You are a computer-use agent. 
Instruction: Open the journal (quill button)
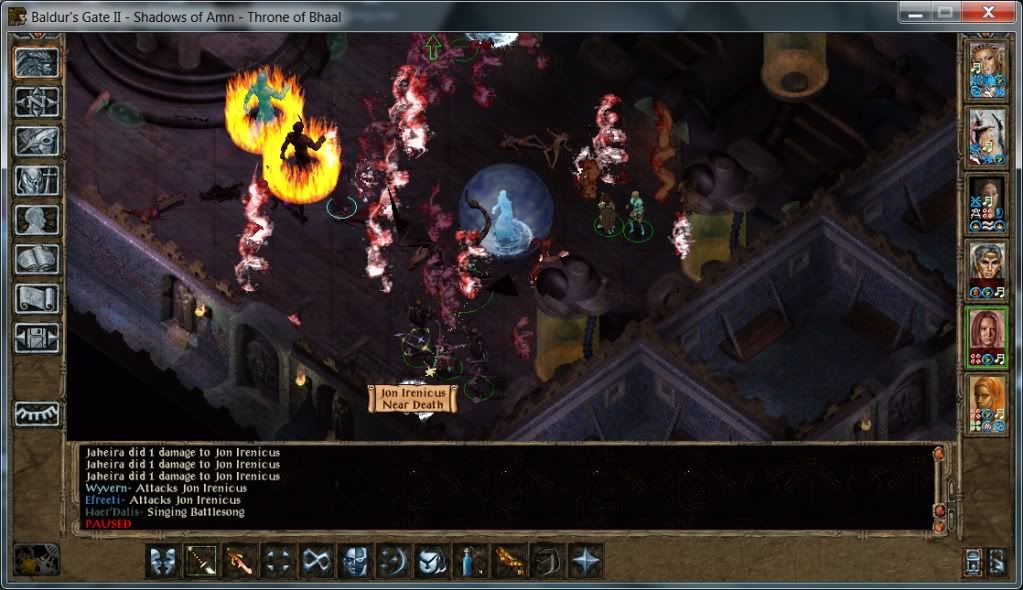[36, 141]
